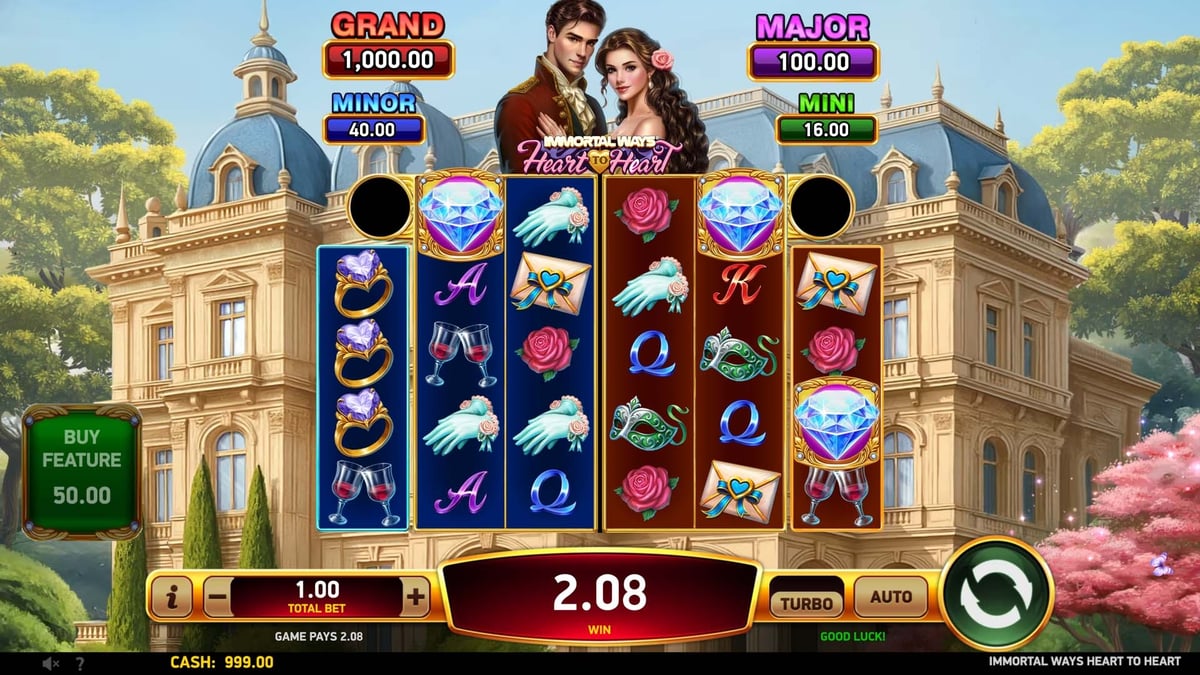Viewport: 1200px width, 675px height.
Task: Increase the total bet with plus
Action: click(x=415, y=598)
